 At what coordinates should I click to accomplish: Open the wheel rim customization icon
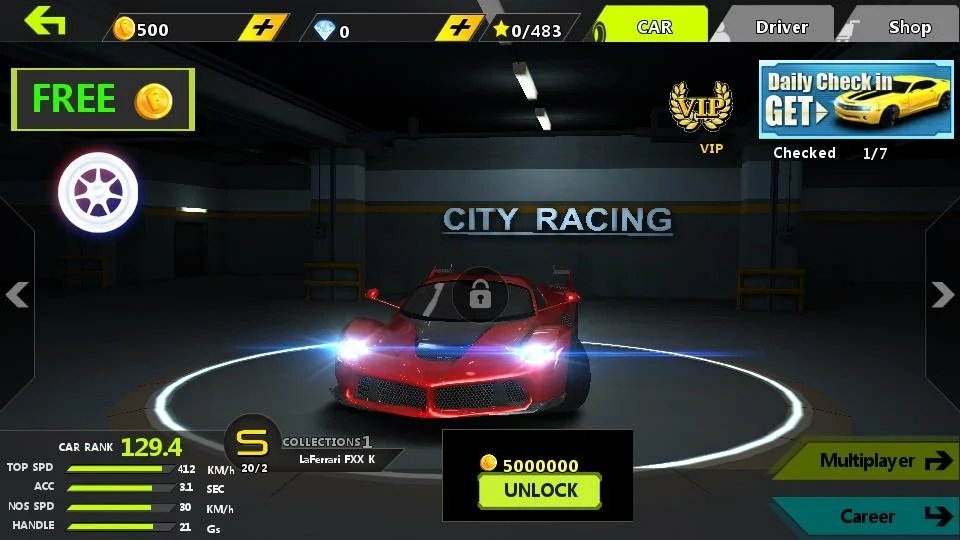[97, 189]
